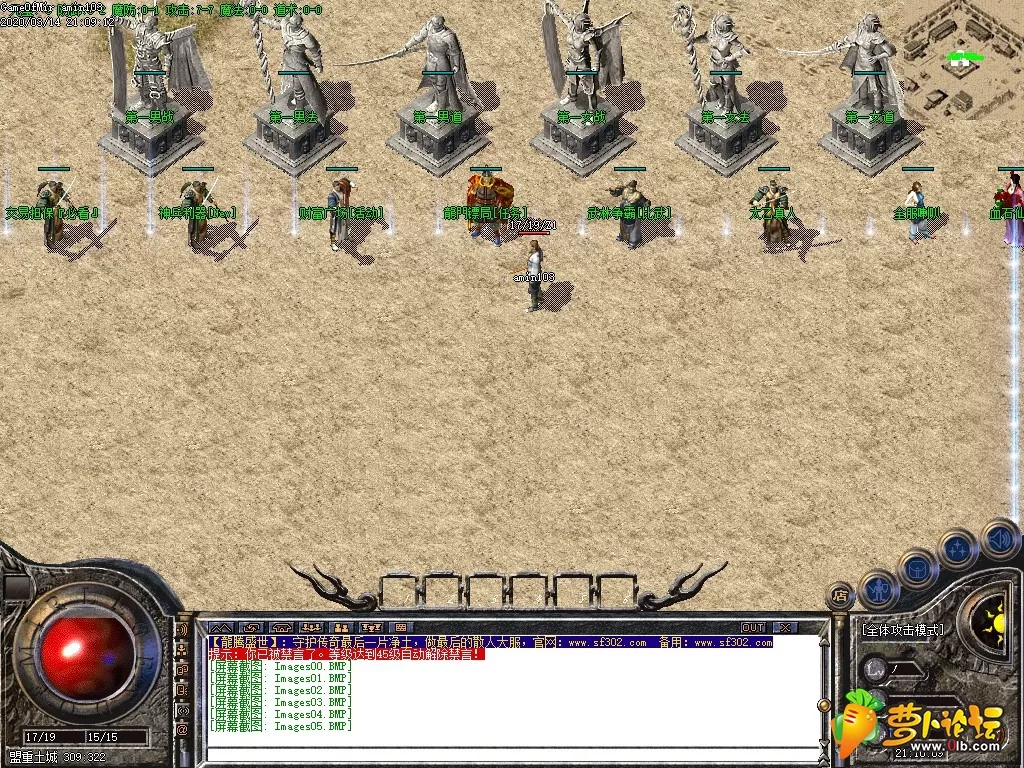Toggle the group-tree chat channel icon
Viewport: 1024px width, 768px height.
tap(182, 651)
